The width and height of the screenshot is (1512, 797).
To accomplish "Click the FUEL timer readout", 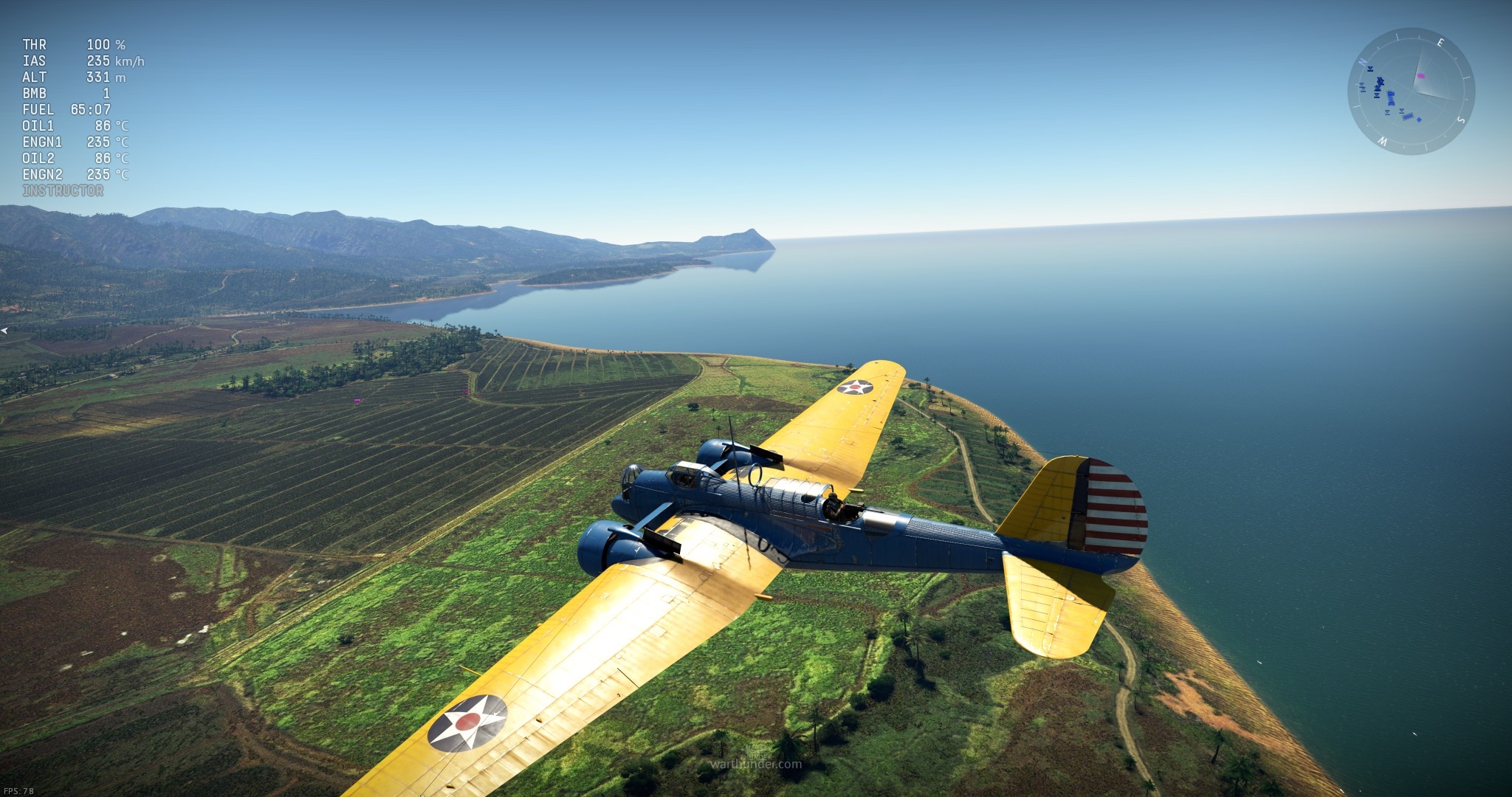I will 66,109.
